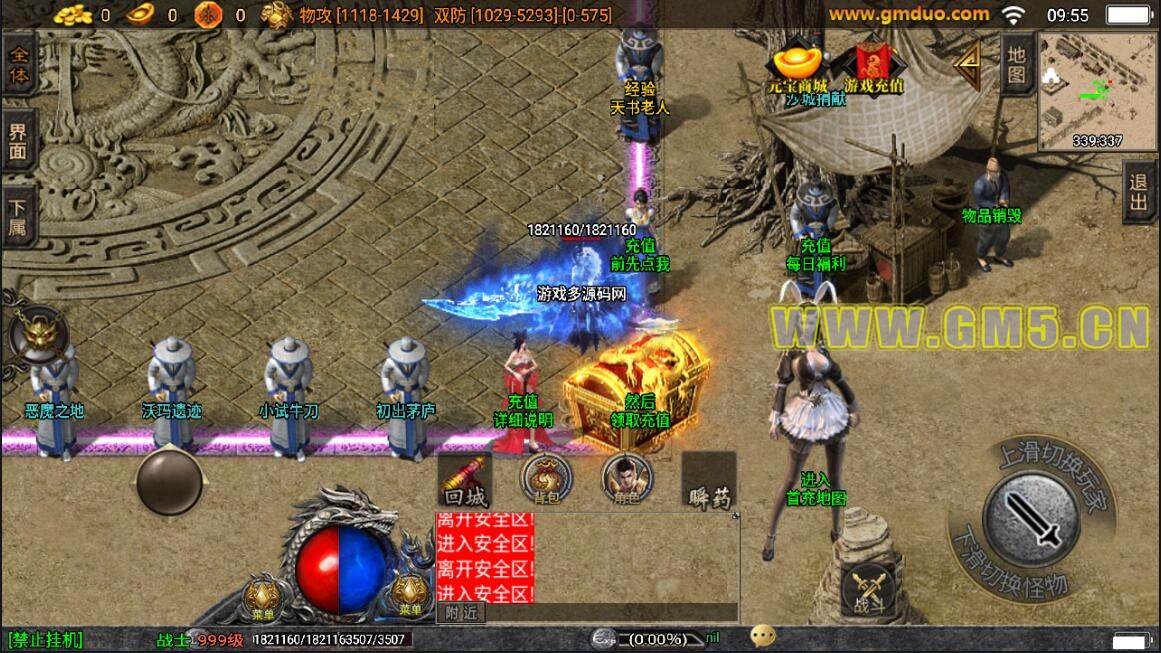Tap the 退出 exit button

1139,194
